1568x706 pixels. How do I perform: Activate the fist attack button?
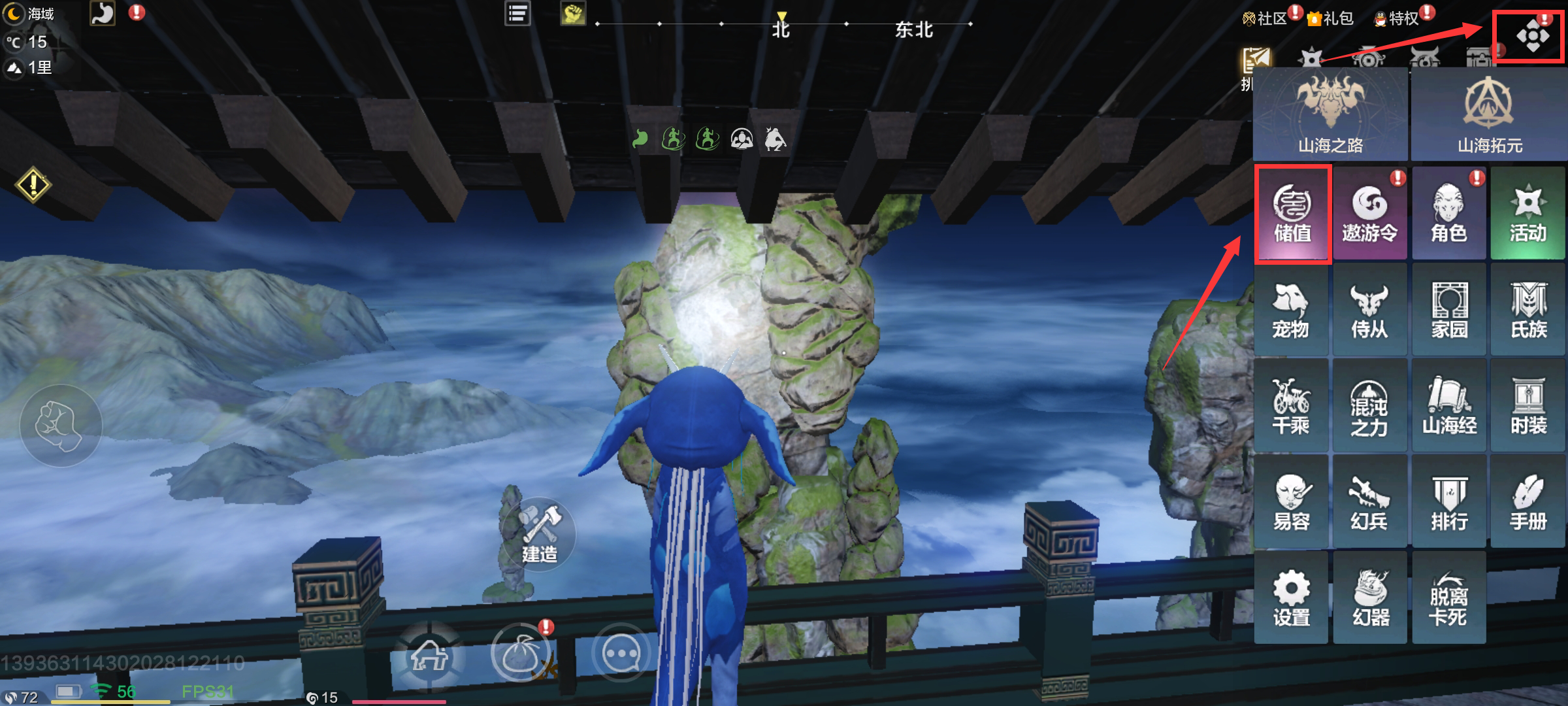point(61,426)
